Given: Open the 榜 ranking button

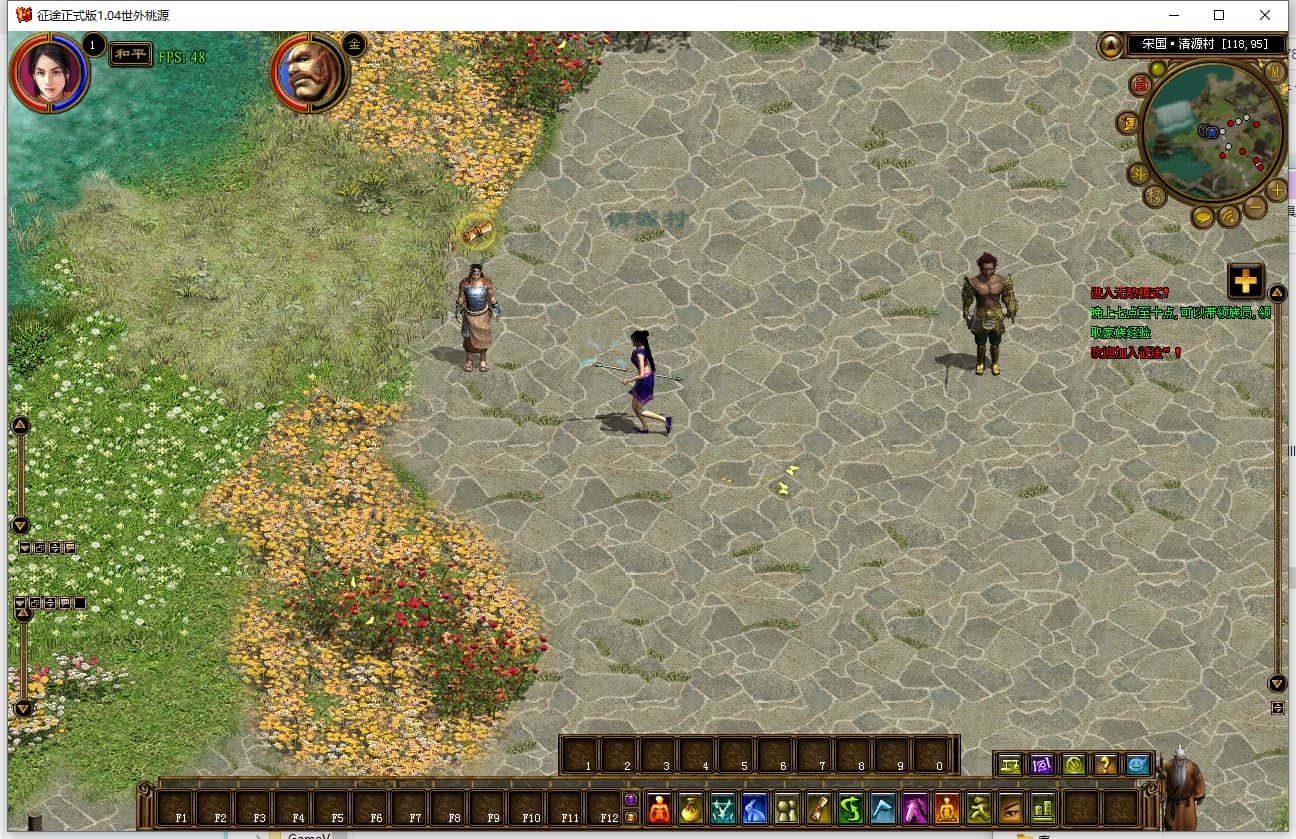Looking at the screenshot, I should tap(1155, 195).
